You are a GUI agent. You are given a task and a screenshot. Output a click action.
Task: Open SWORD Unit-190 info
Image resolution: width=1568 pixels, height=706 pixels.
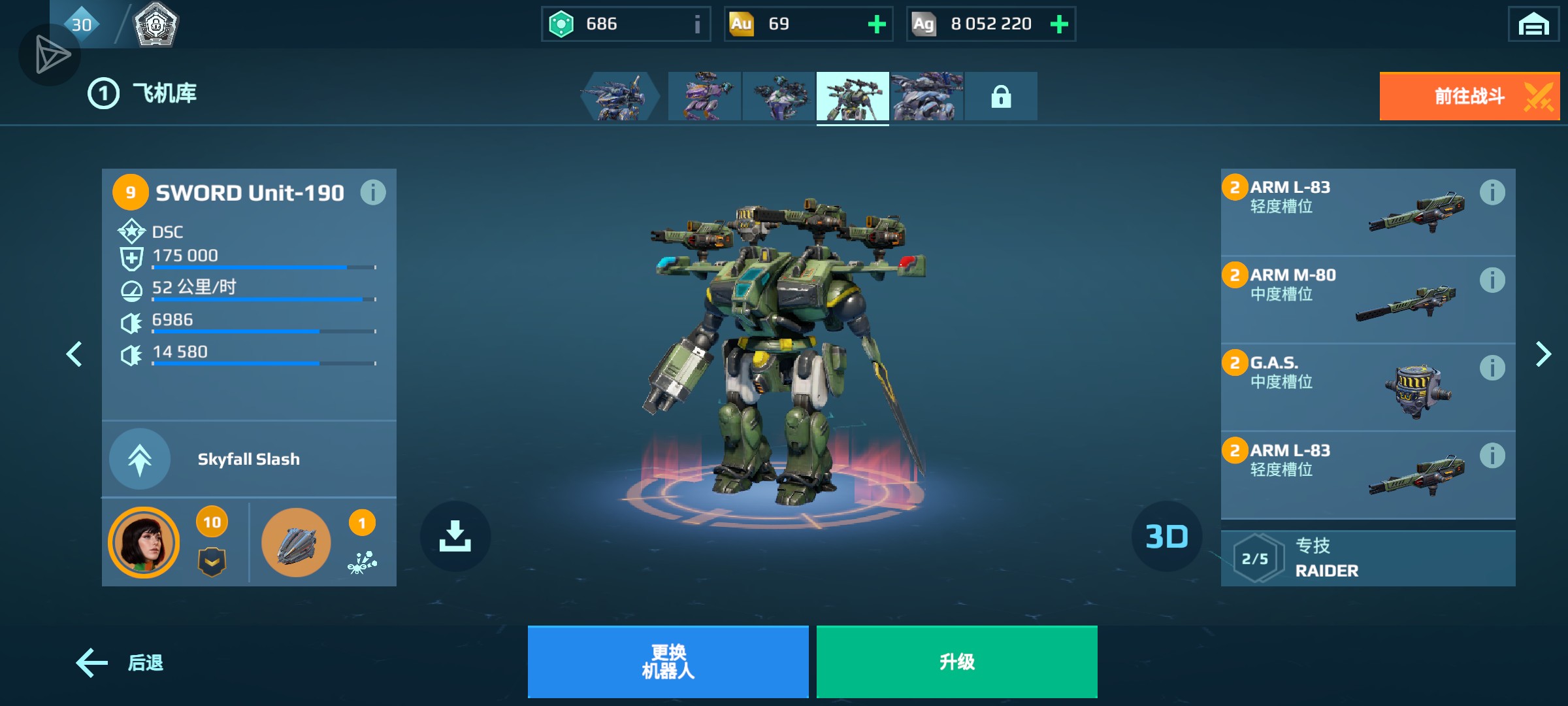click(x=373, y=193)
